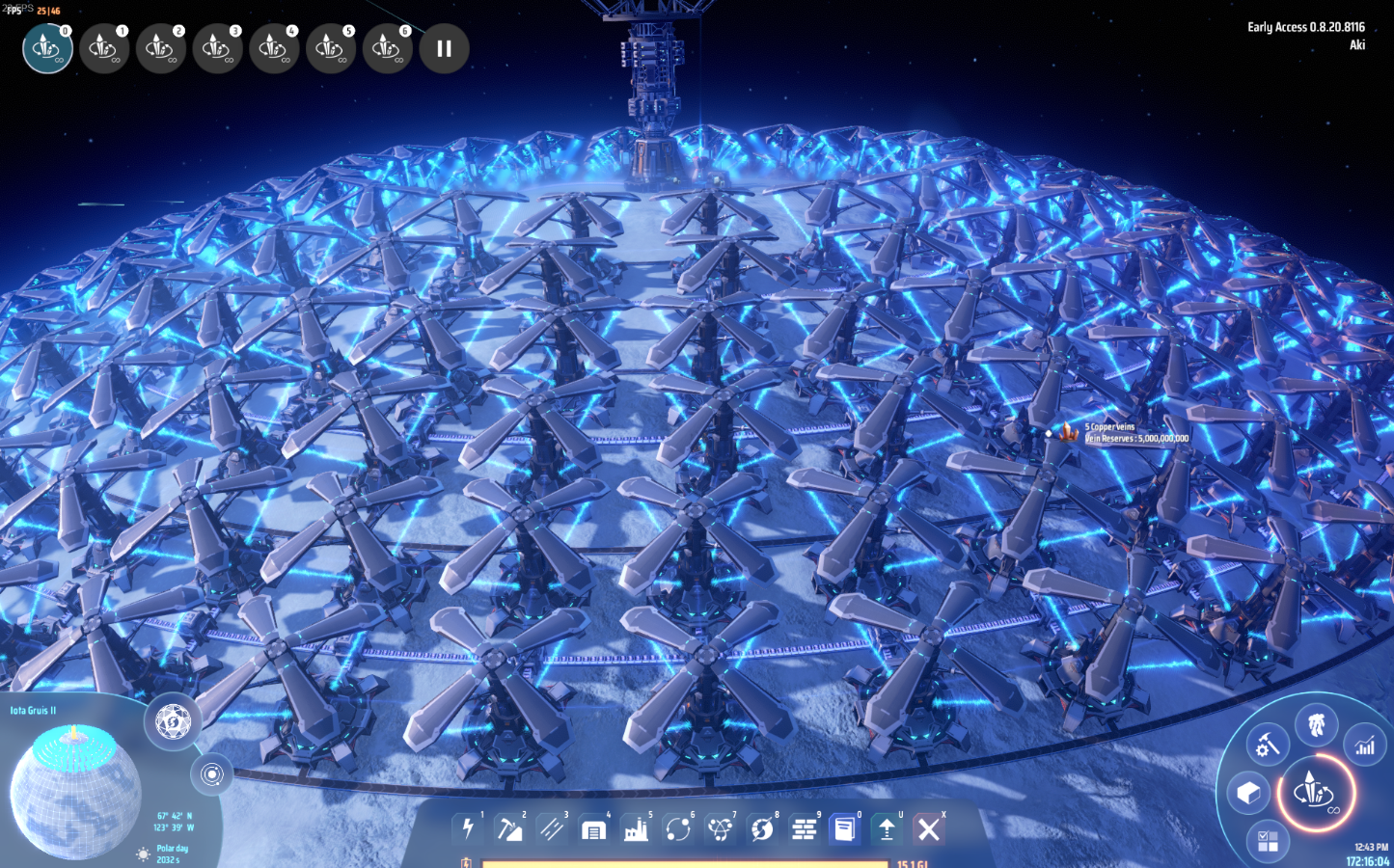
Task: Open the mecha panel icon
Action: (x=1316, y=724)
